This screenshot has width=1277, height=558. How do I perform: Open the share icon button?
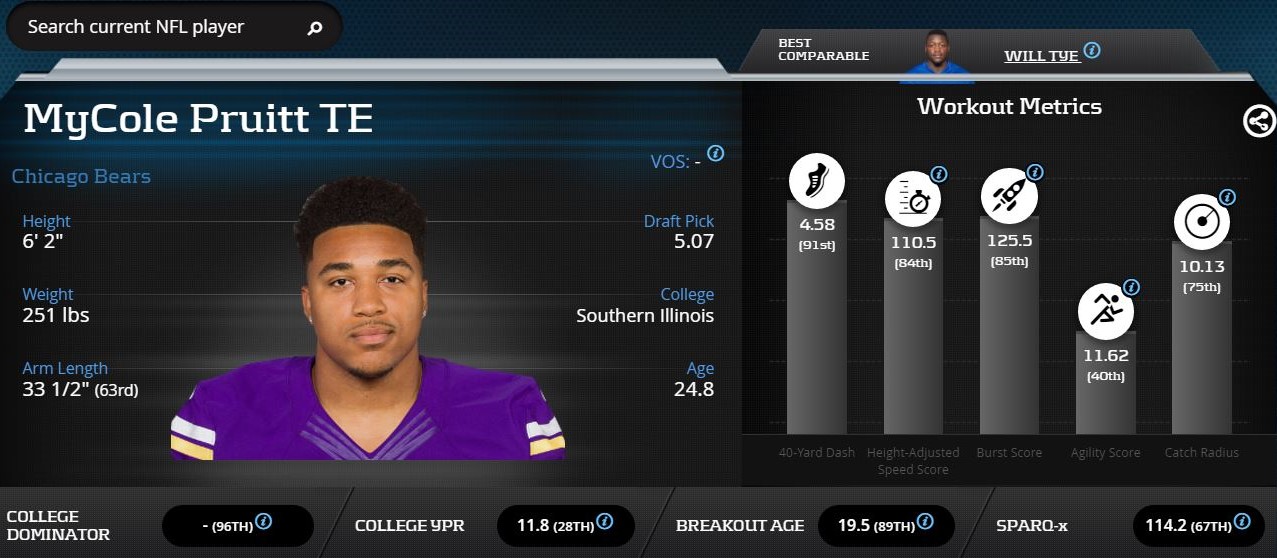click(x=1258, y=121)
